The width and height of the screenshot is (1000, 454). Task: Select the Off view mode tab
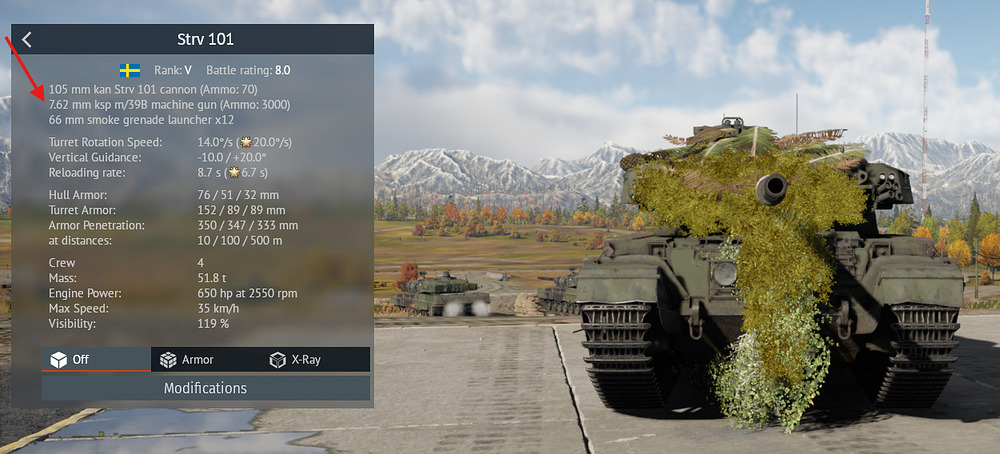(95, 359)
